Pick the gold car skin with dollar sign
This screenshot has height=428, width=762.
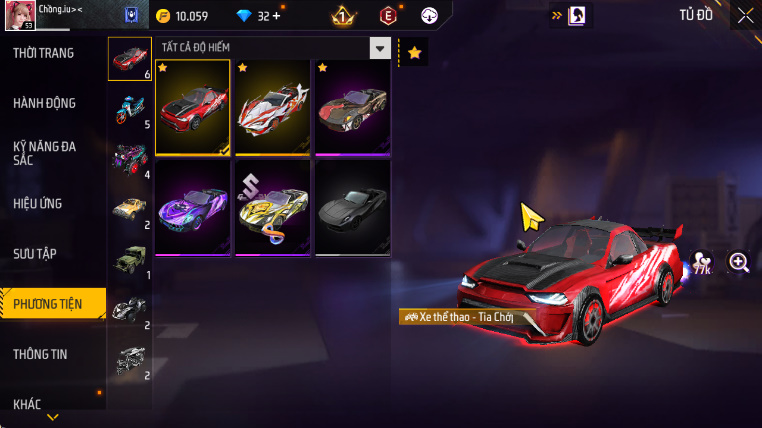(273, 207)
